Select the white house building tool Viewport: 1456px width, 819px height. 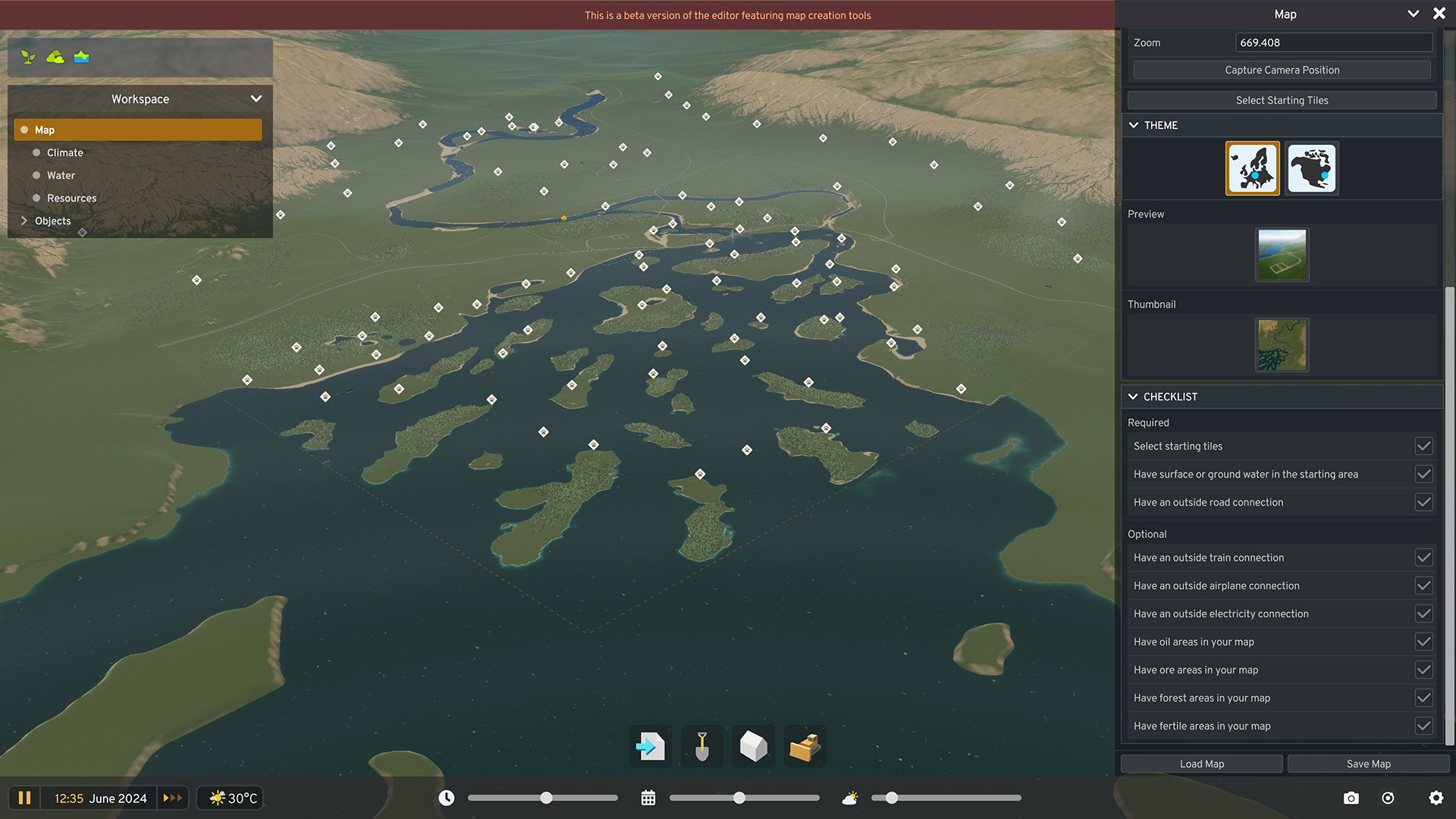click(753, 746)
